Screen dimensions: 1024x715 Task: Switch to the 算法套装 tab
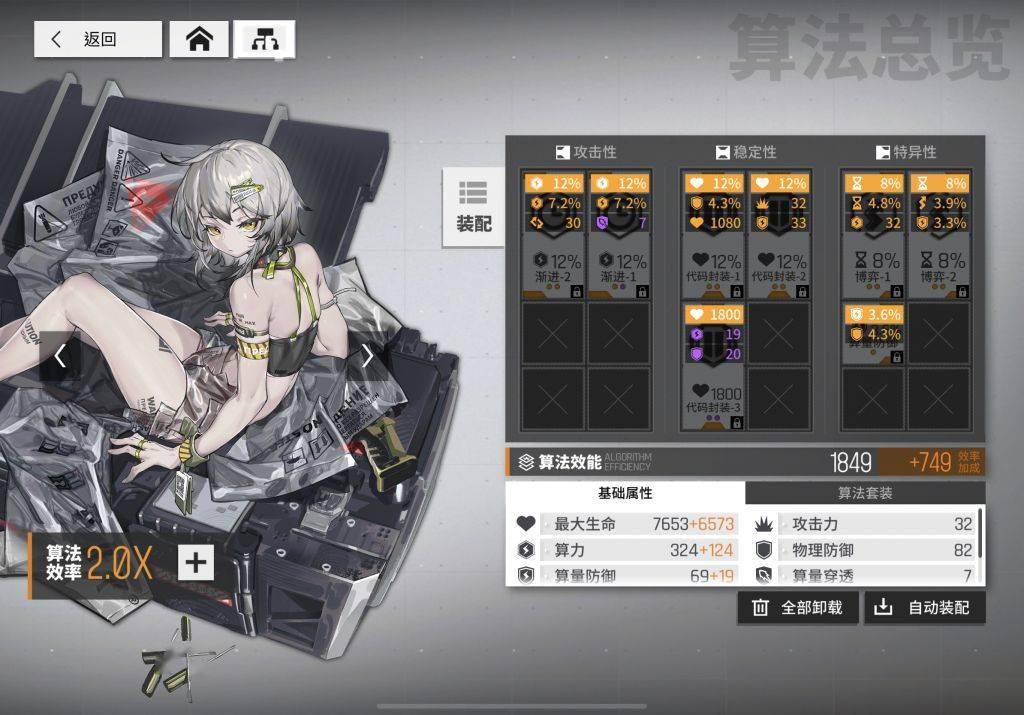pos(865,493)
